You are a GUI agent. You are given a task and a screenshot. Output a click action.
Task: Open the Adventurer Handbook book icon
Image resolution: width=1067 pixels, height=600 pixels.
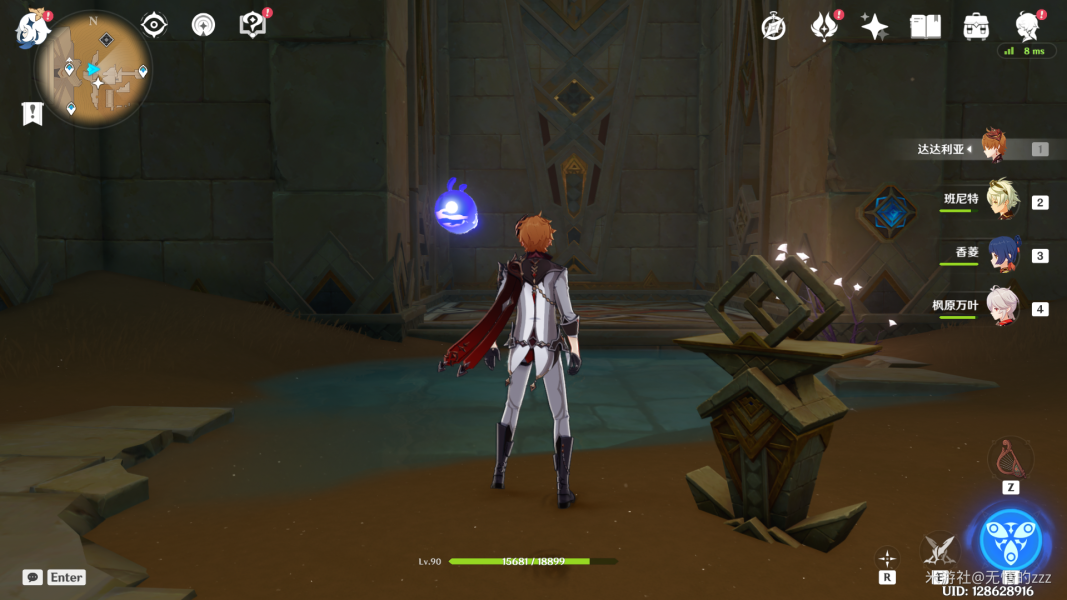[925, 27]
